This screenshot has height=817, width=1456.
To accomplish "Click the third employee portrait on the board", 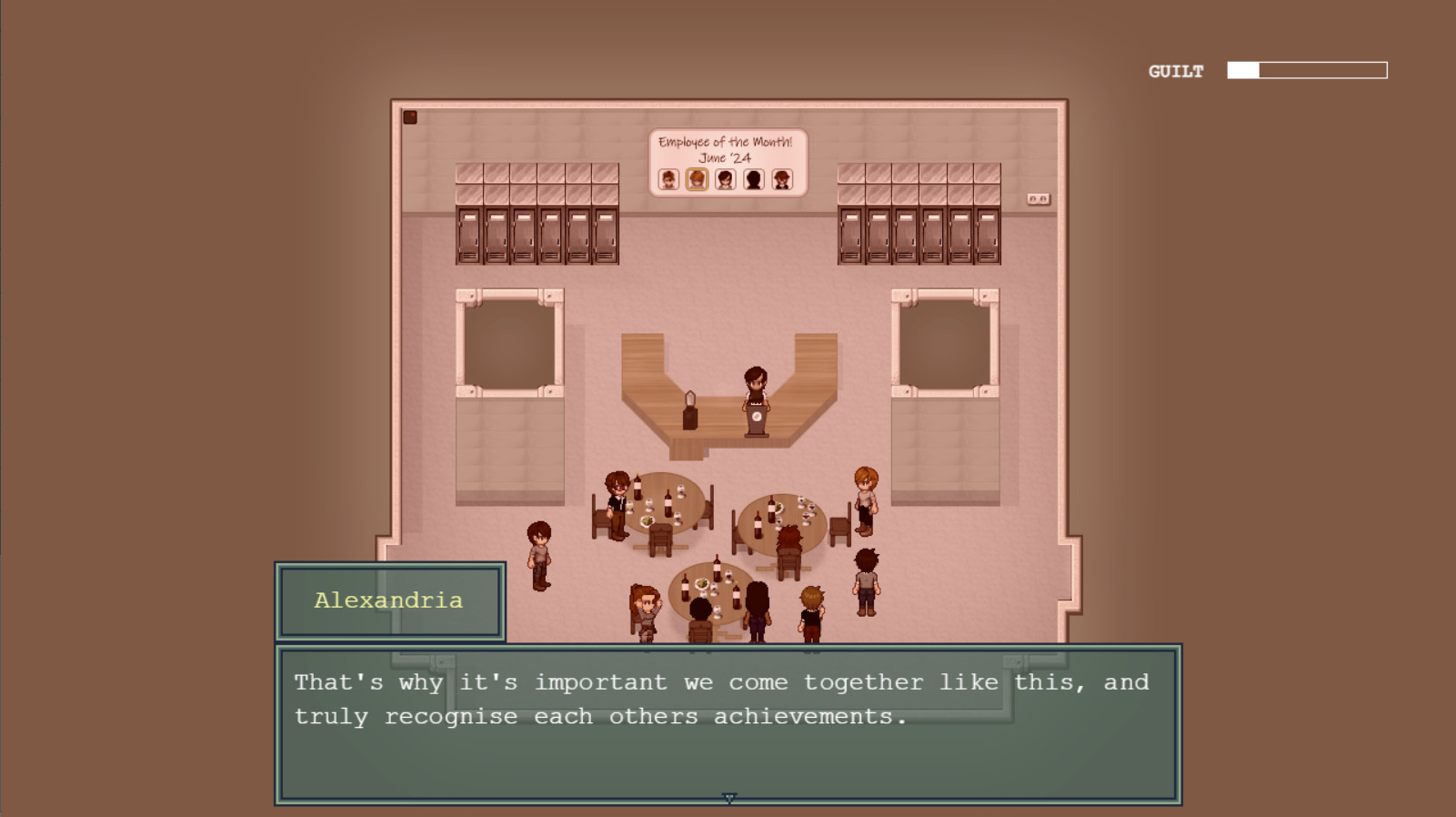I will [x=725, y=179].
